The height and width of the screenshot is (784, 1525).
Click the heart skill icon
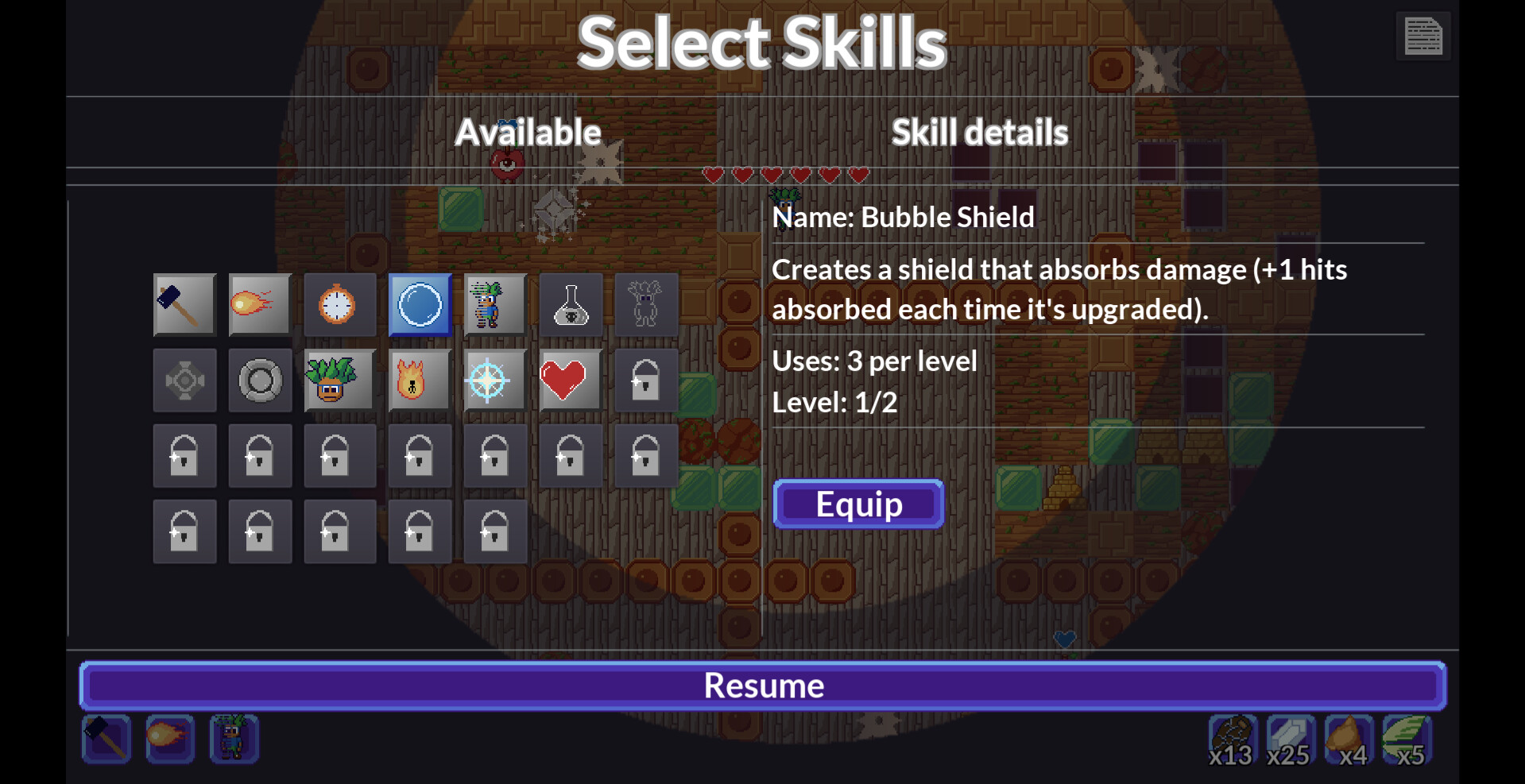tap(570, 380)
